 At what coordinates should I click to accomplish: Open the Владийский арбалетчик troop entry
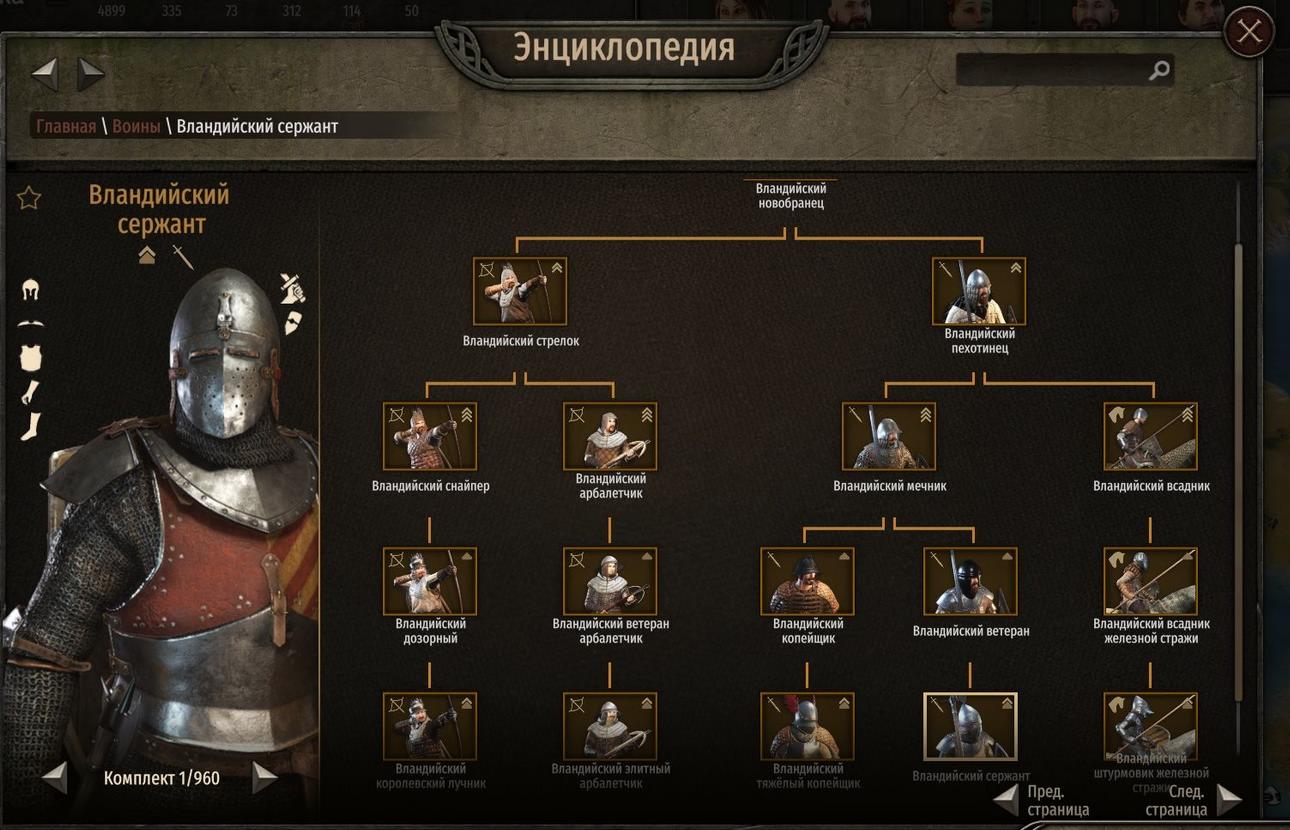click(610, 437)
